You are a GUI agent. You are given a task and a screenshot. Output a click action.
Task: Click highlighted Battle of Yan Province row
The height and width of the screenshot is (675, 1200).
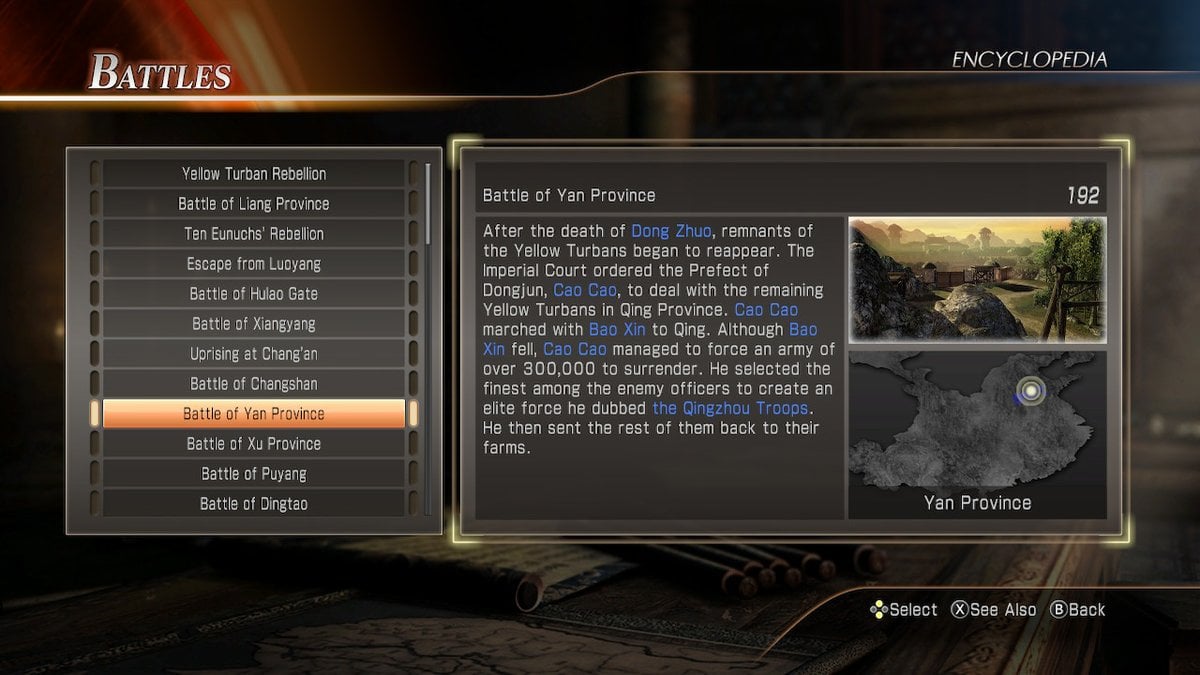[x=254, y=414]
